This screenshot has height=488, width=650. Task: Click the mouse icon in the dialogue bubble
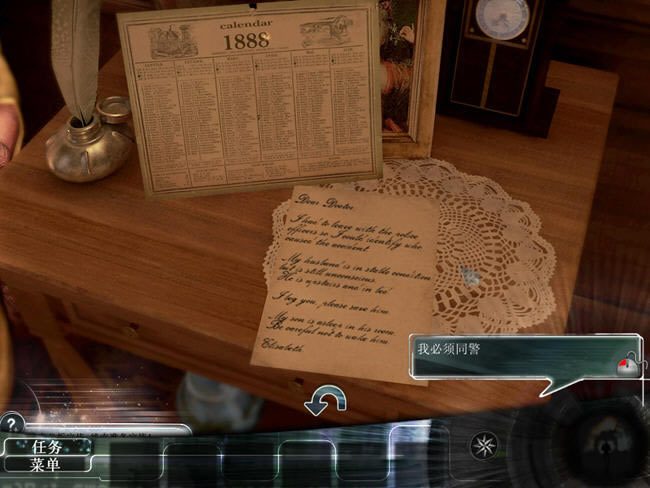[x=628, y=364]
